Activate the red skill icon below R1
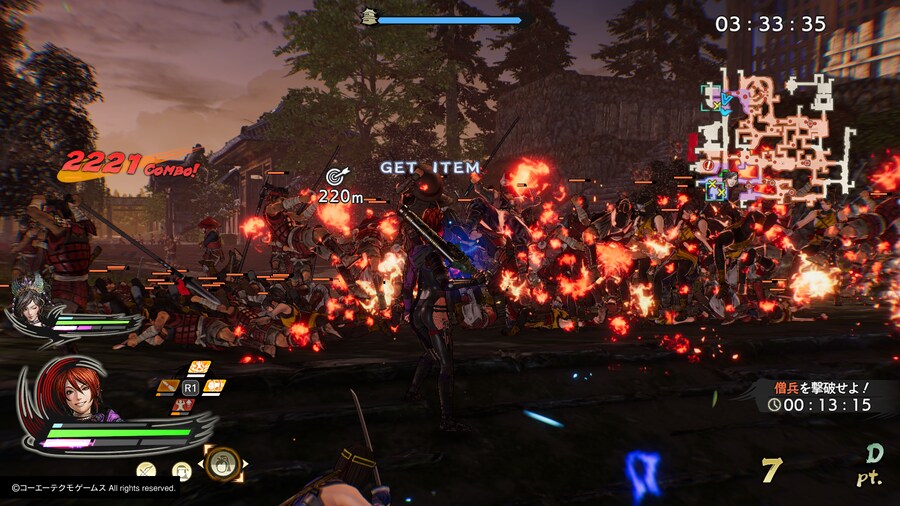900x506 pixels. [x=185, y=405]
